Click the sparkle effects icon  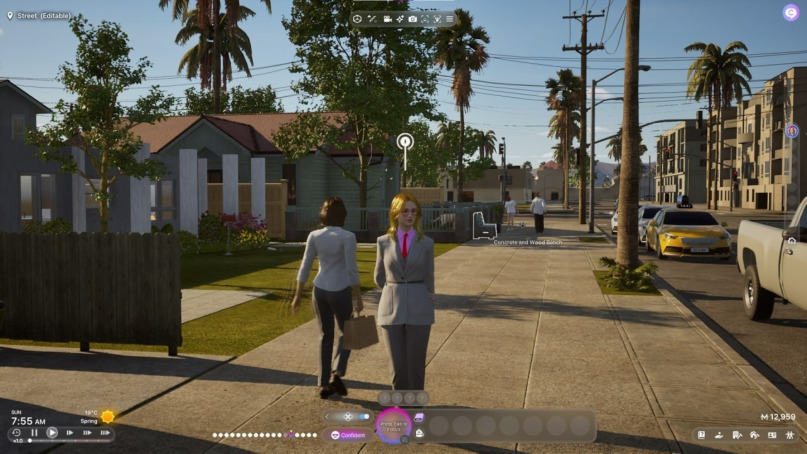pos(400,19)
